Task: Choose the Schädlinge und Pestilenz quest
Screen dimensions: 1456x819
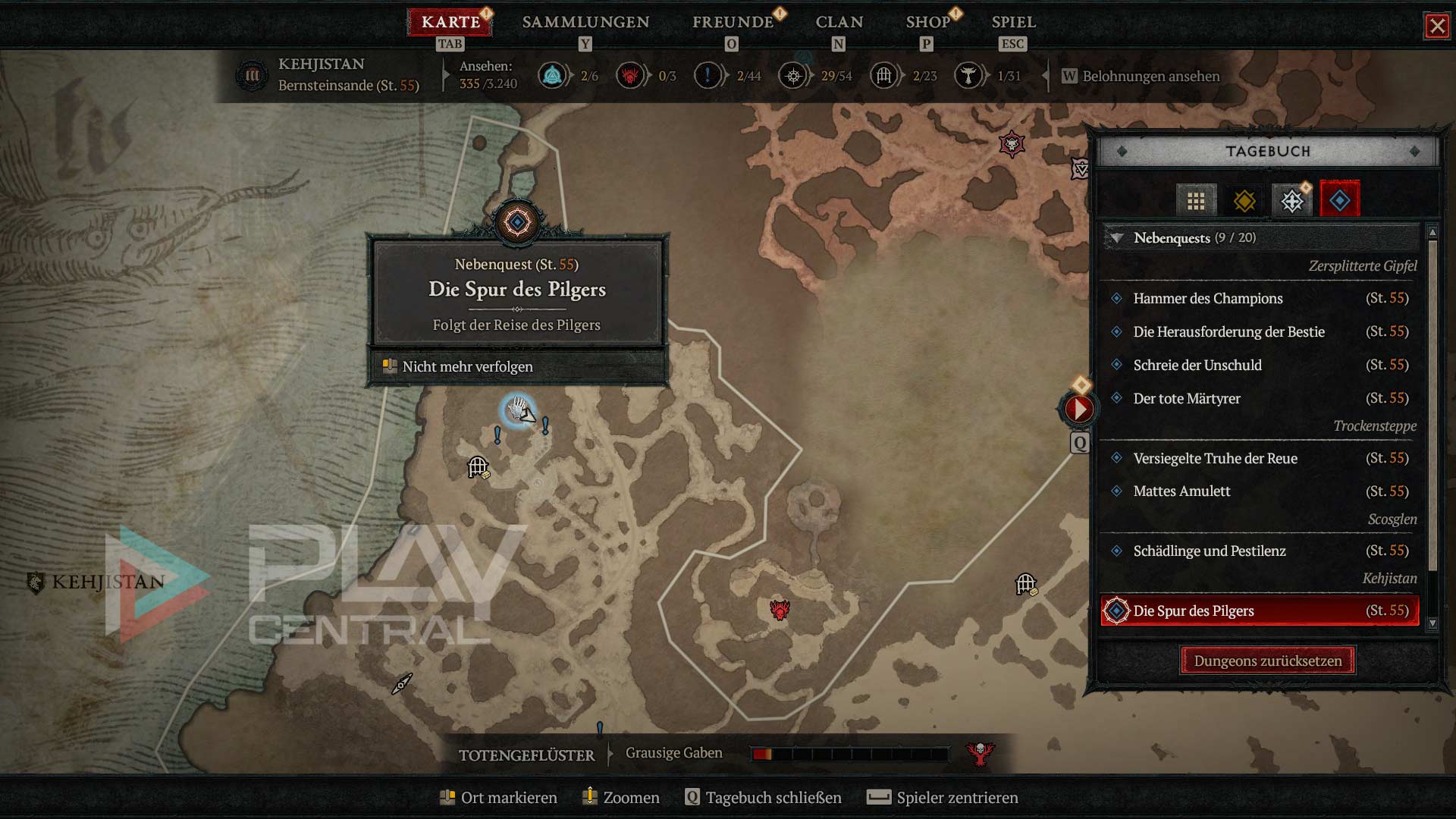Action: [x=1209, y=551]
